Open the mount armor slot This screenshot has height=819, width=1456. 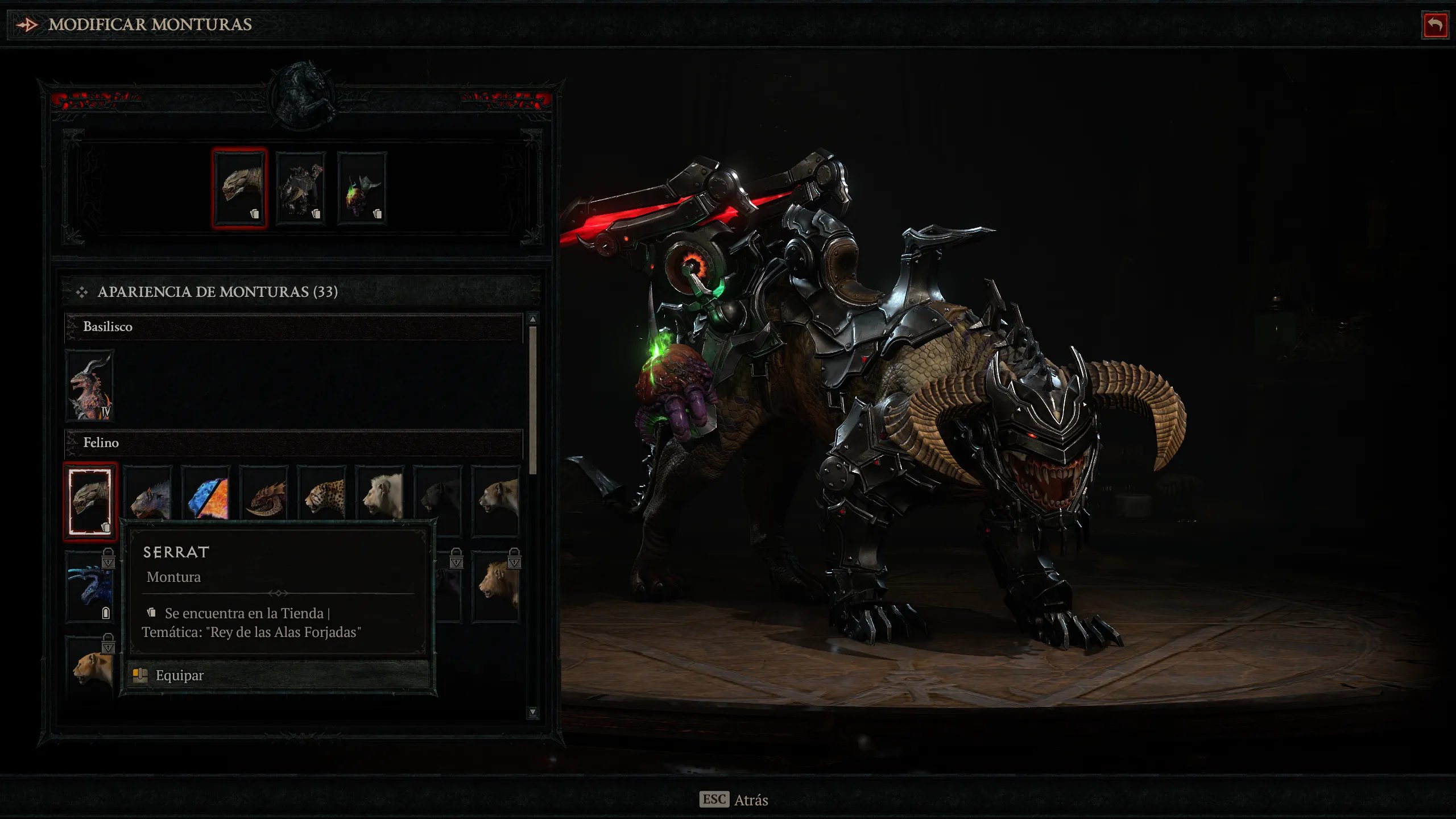[301, 188]
